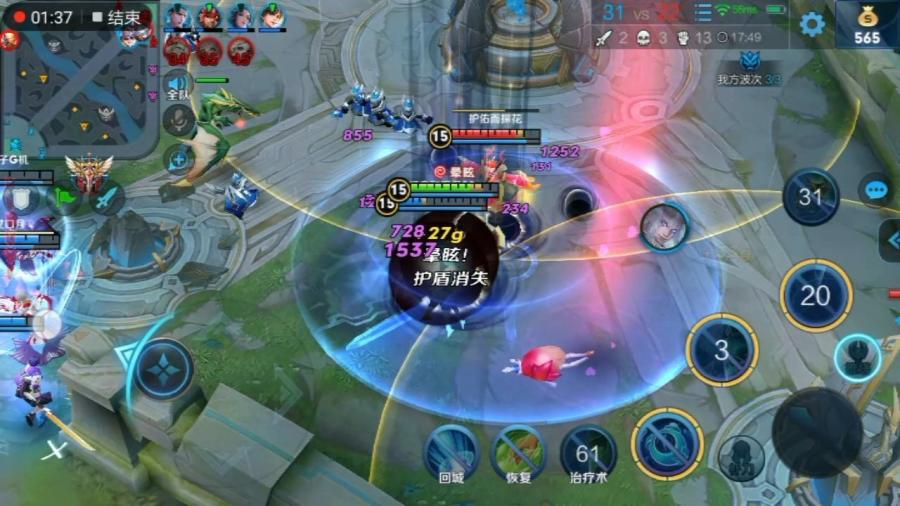The image size is (900, 506).
Task: Trigger the skill showing cooldown 3
Action: pos(721,350)
